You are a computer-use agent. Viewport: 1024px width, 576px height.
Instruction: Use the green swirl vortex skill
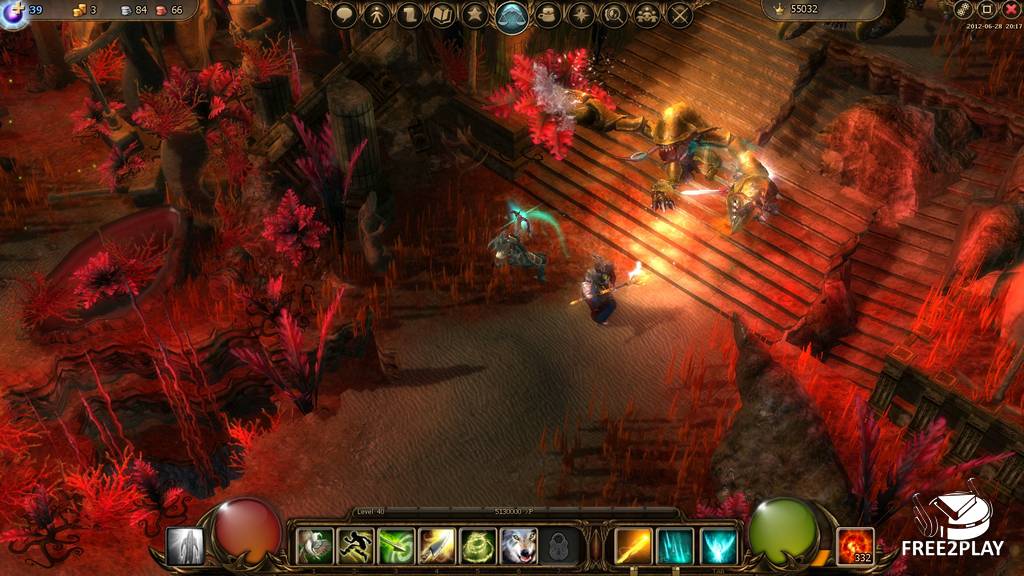pyautogui.click(x=478, y=546)
